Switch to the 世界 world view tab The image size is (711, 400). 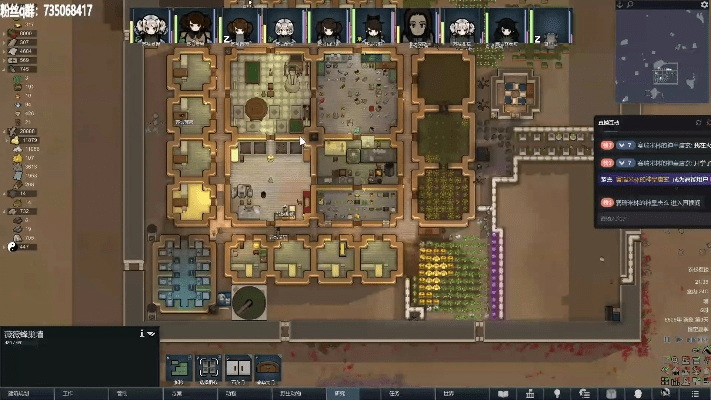coord(447,393)
